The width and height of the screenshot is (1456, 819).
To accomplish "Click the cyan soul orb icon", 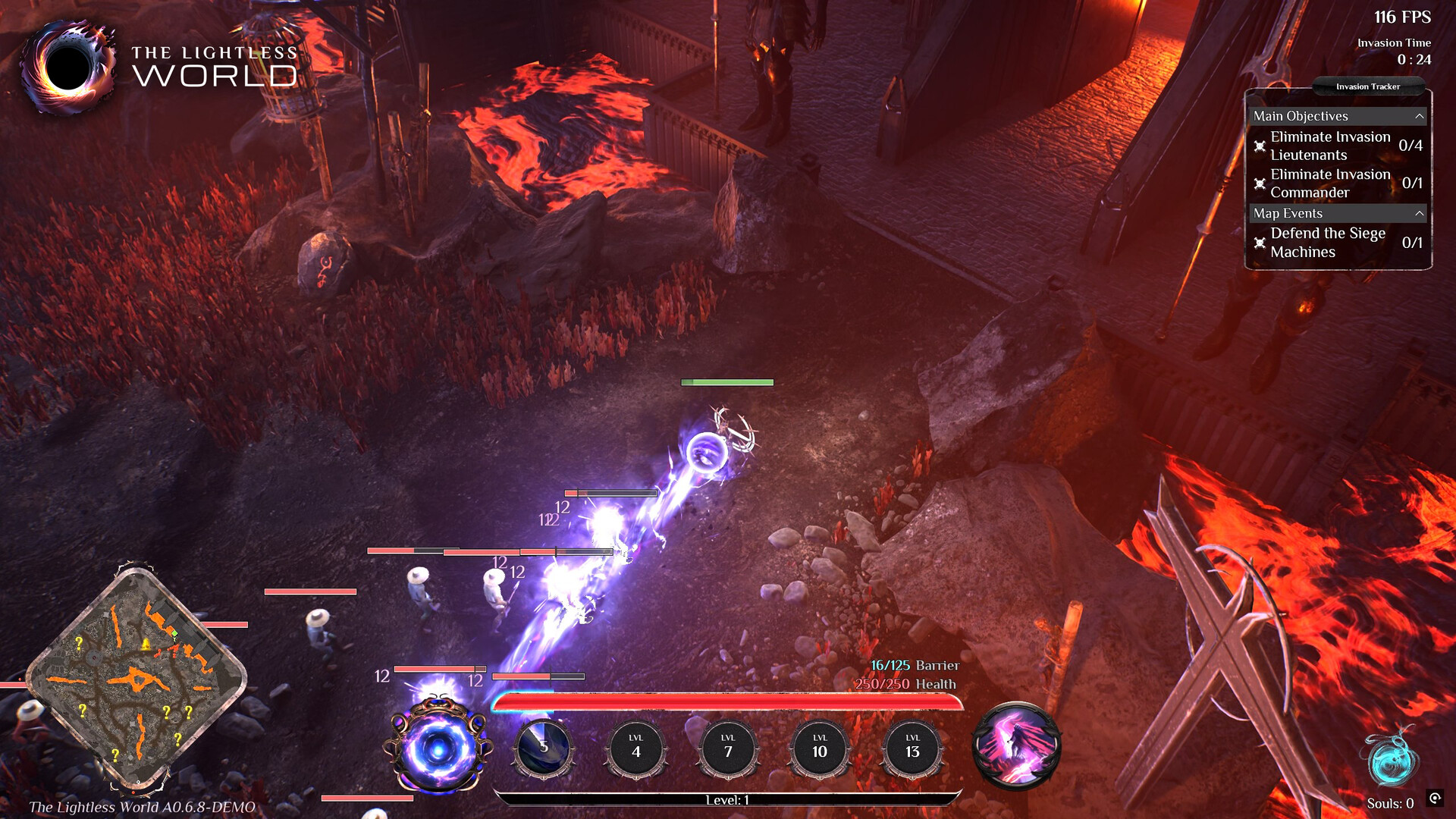I will click(x=1392, y=760).
